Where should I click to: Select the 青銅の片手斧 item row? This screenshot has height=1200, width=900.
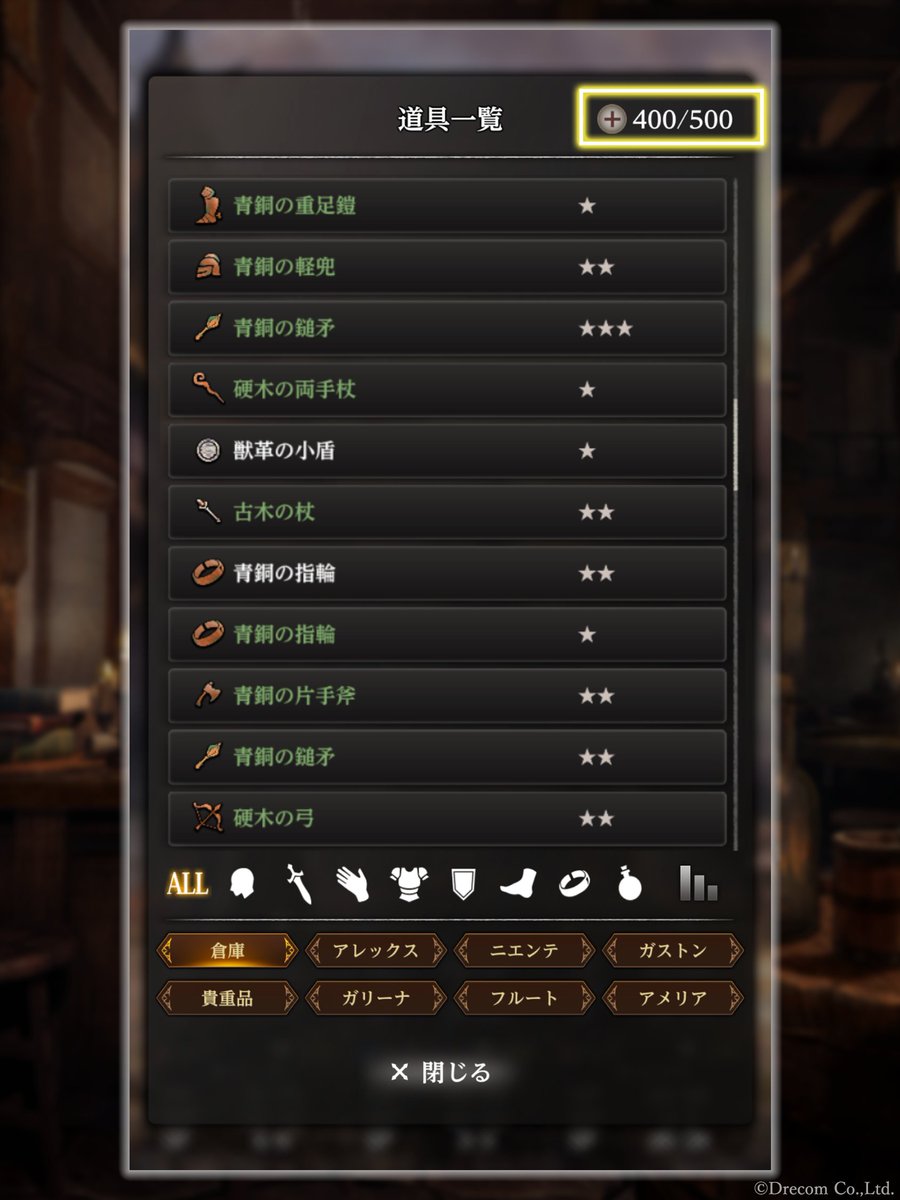point(447,696)
